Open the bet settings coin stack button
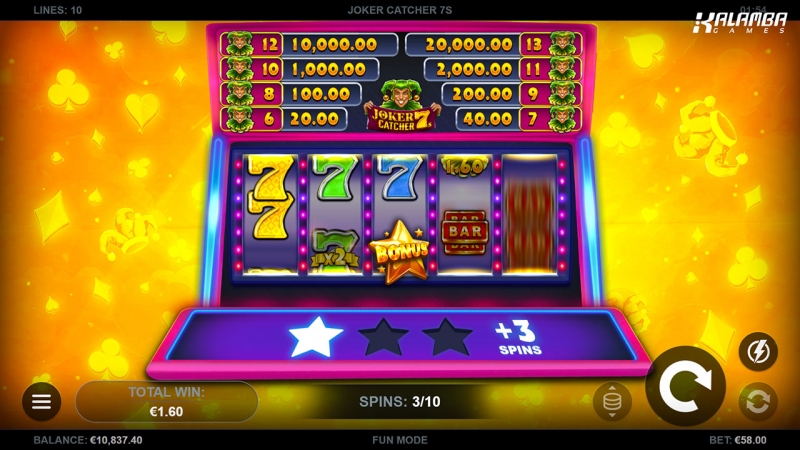Screen dimensions: 800x450 tap(612, 402)
